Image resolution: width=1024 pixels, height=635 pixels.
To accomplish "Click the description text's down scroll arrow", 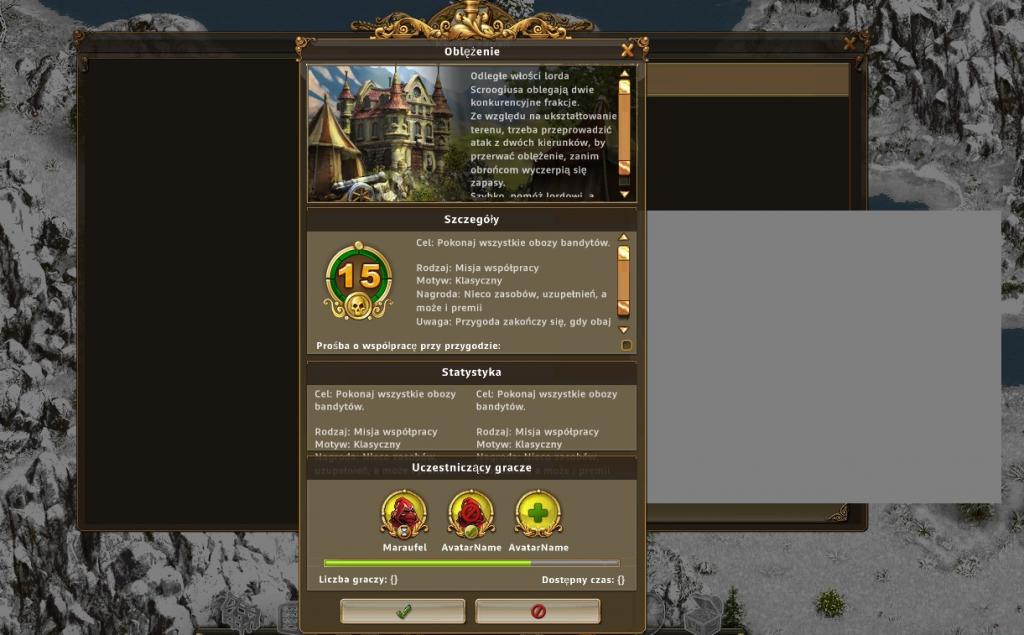I will [x=624, y=193].
